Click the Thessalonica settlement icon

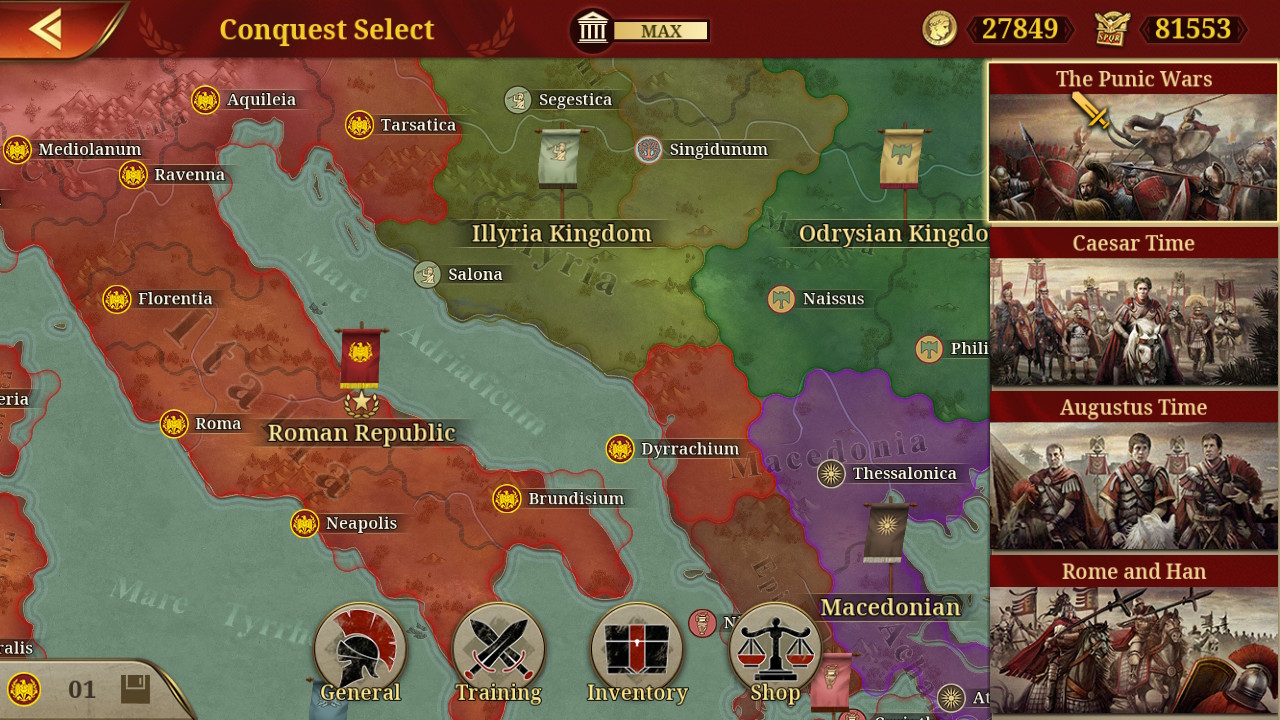pyautogui.click(x=831, y=473)
